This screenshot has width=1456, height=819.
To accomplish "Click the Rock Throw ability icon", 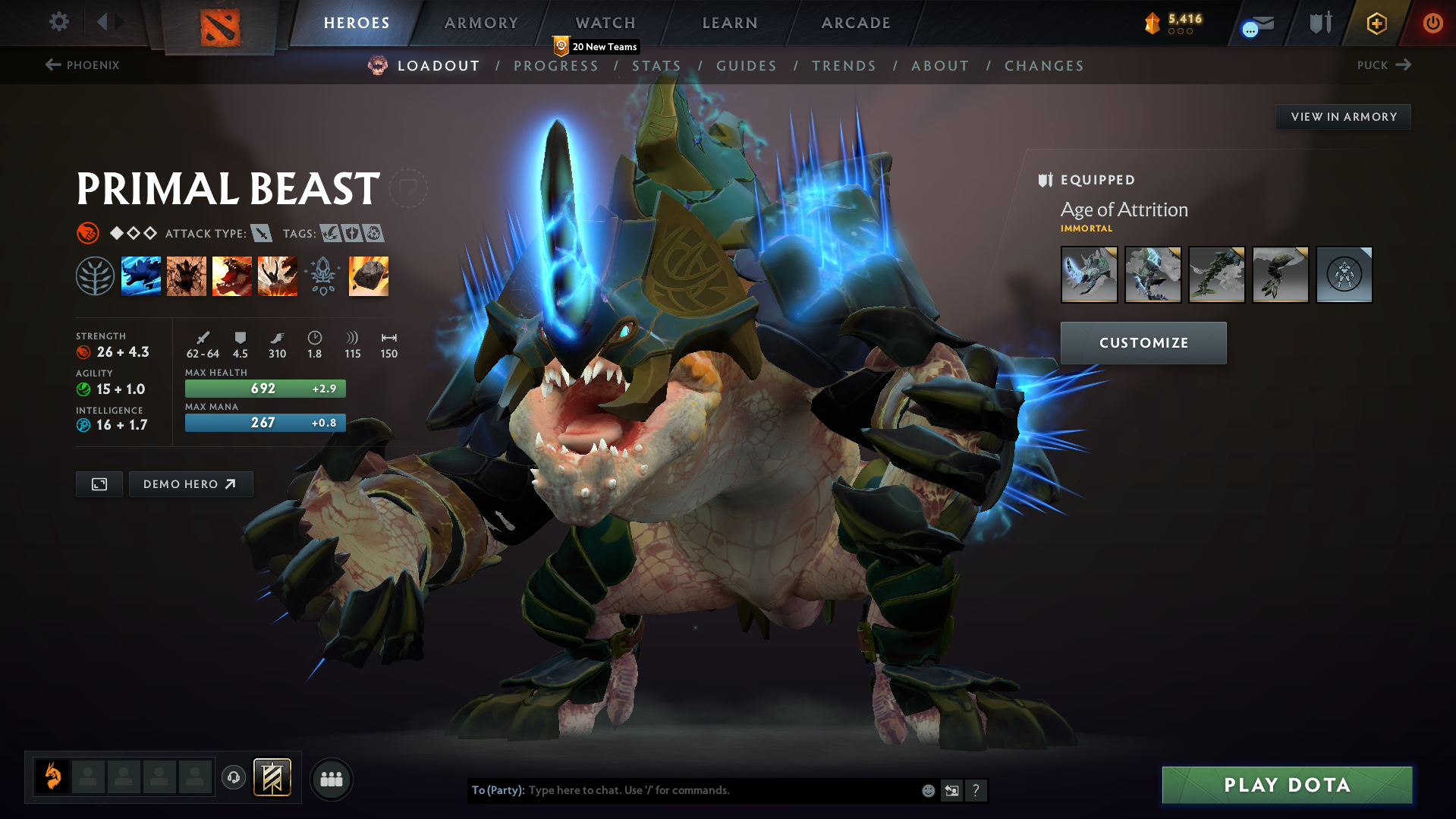I will (x=368, y=276).
